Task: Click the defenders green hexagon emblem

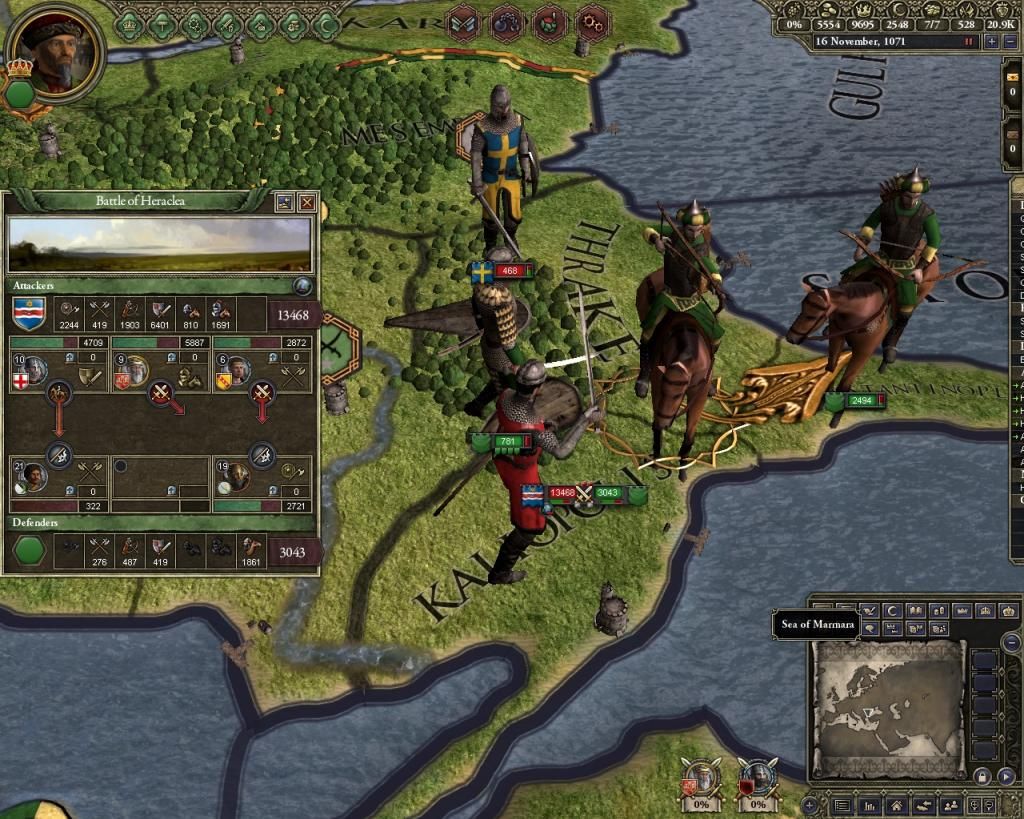Action: tap(29, 549)
